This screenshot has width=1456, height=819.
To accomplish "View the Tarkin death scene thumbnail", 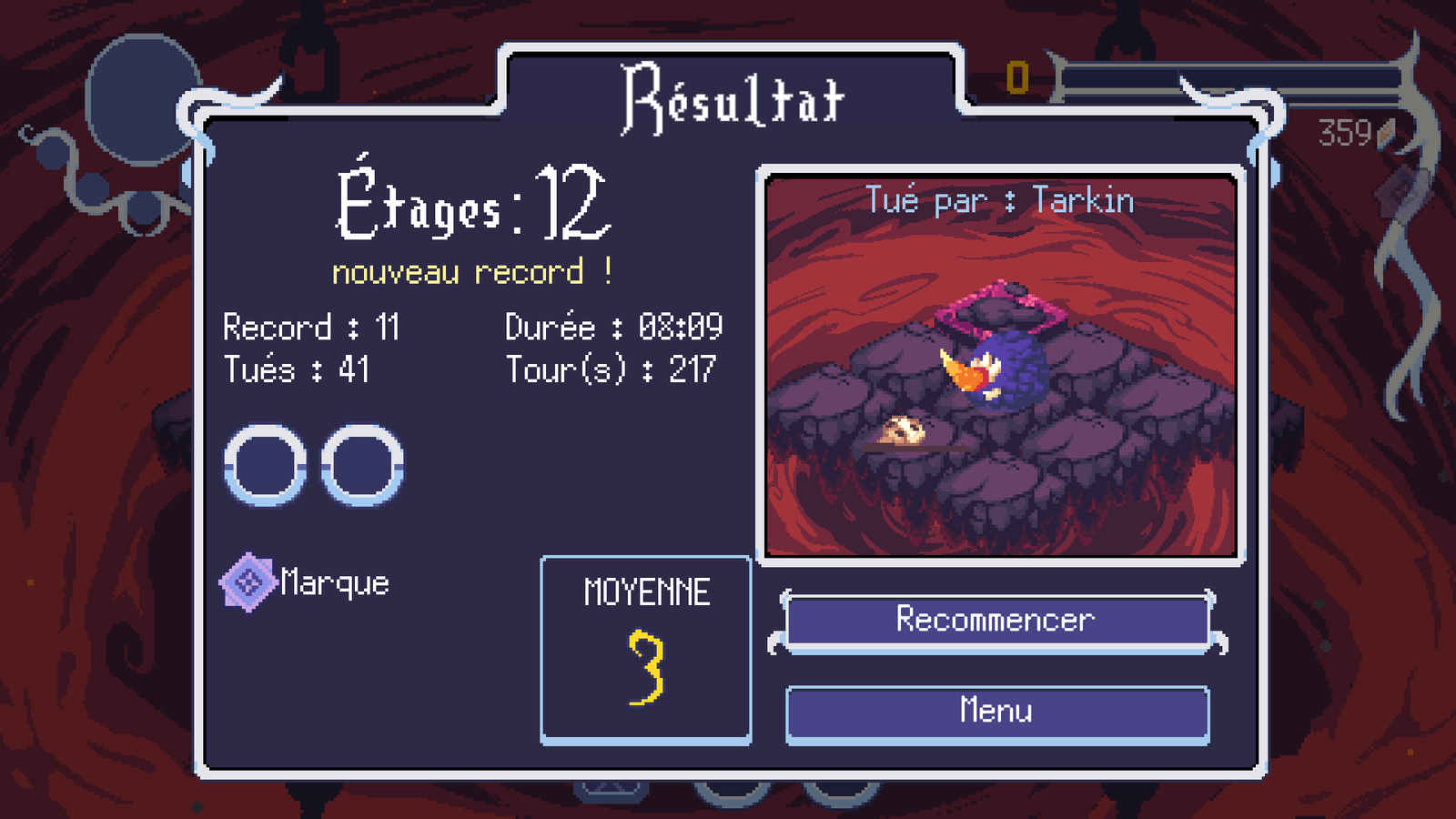I will point(1000,366).
